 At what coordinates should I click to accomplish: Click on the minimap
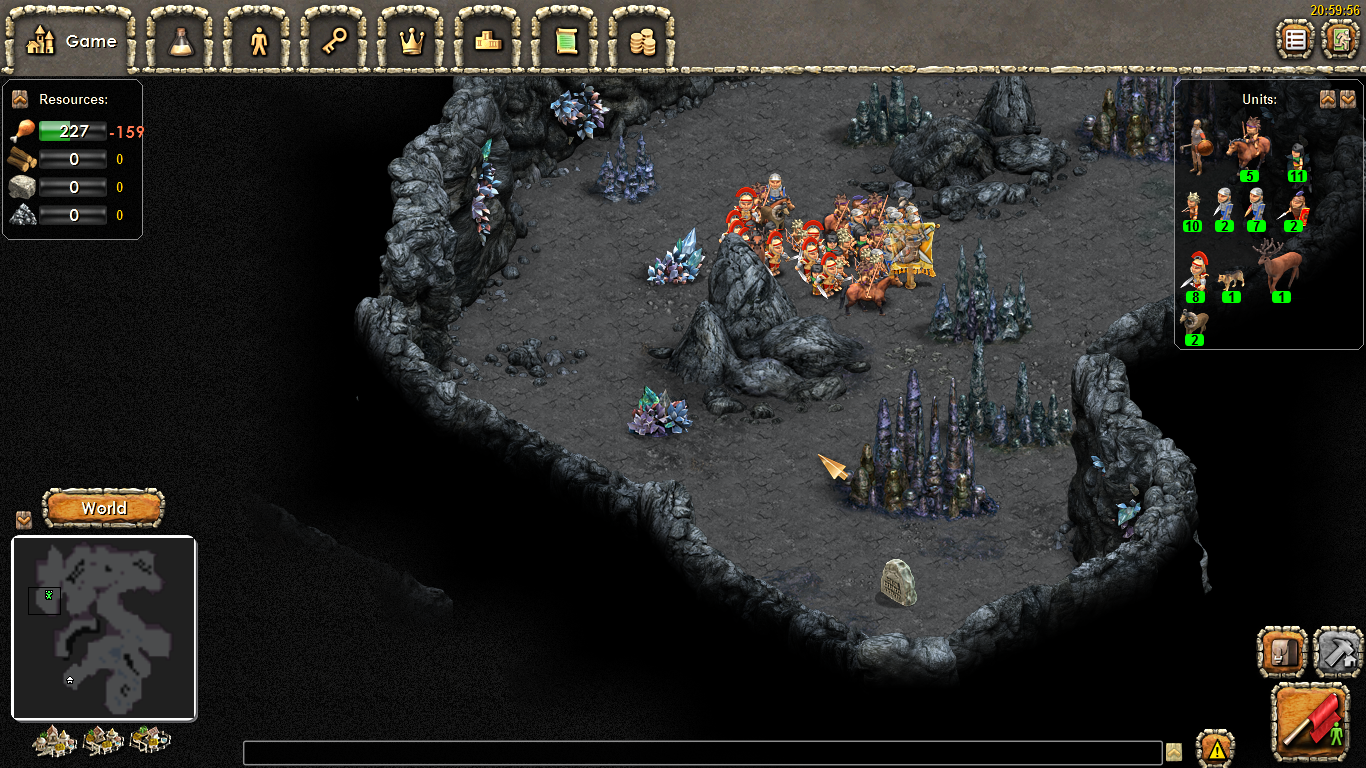(x=104, y=628)
